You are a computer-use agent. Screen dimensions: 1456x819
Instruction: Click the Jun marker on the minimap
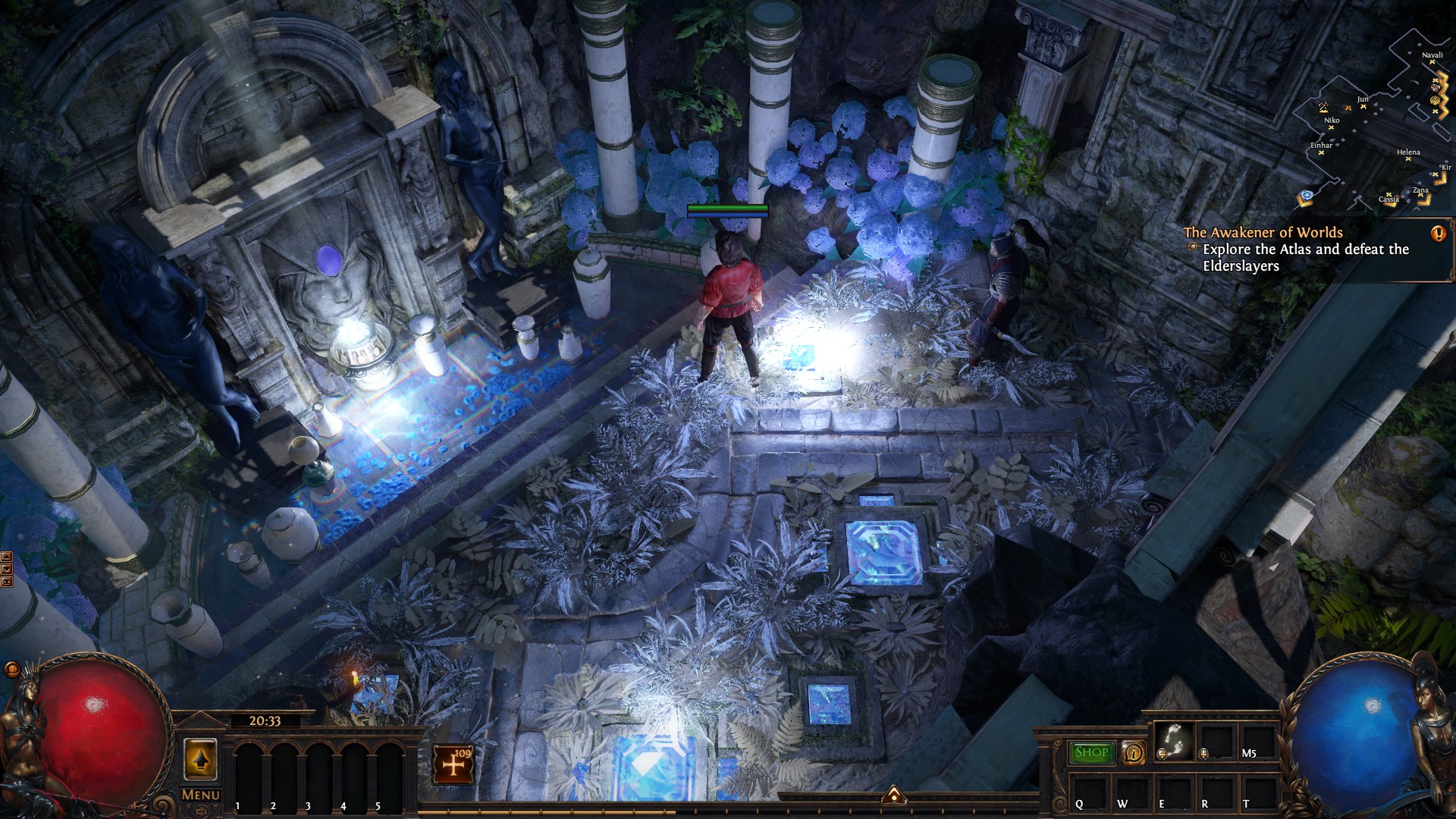[x=1363, y=105]
